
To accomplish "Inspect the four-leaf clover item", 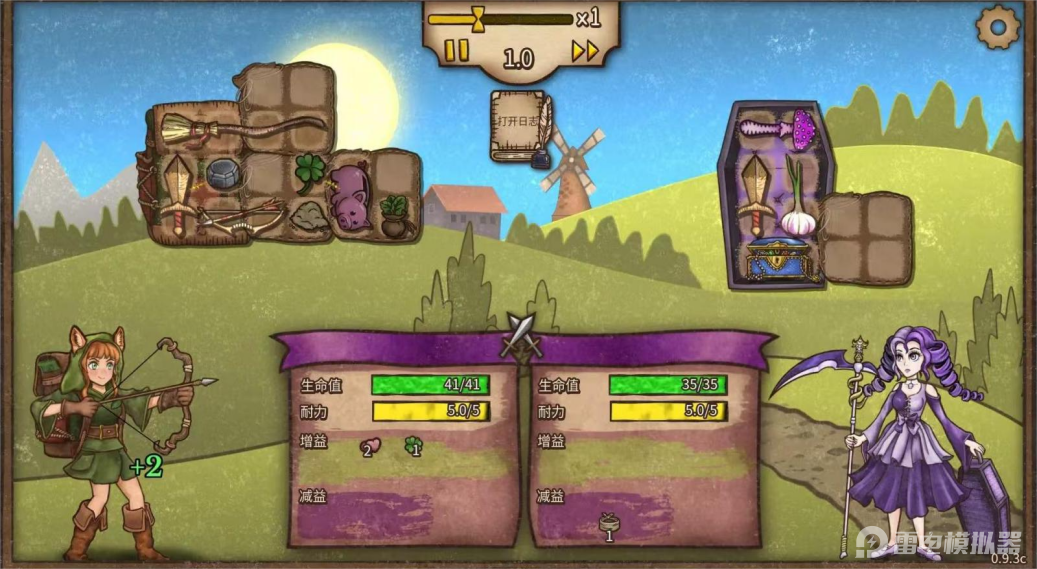I will point(309,172).
